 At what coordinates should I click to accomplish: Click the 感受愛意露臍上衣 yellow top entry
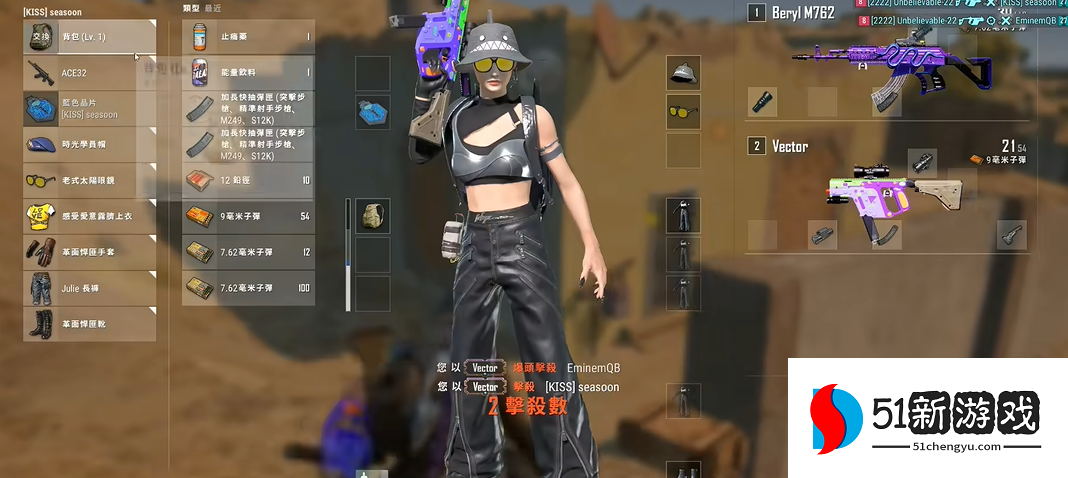pyautogui.click(x=90, y=216)
